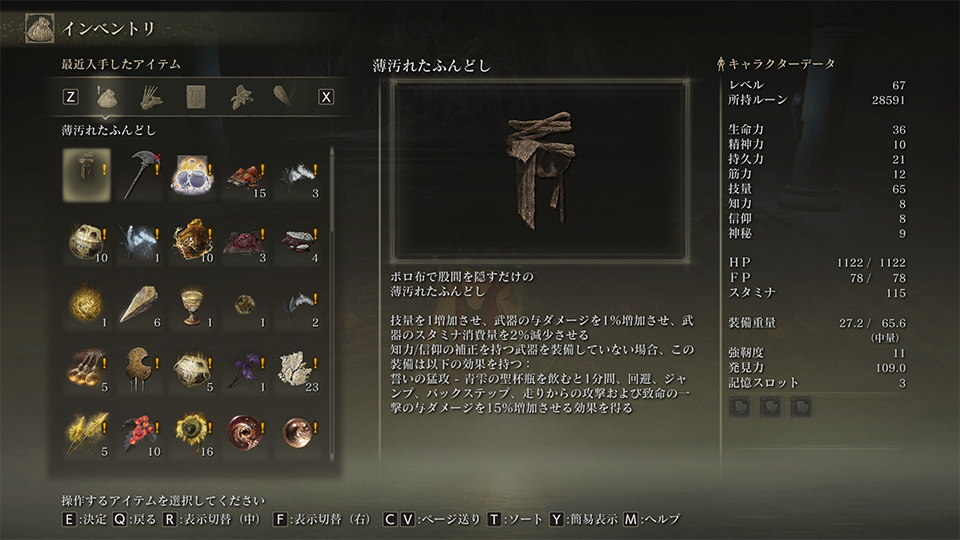
Task: Choose the copper orb item slot
Action: [x=296, y=431]
